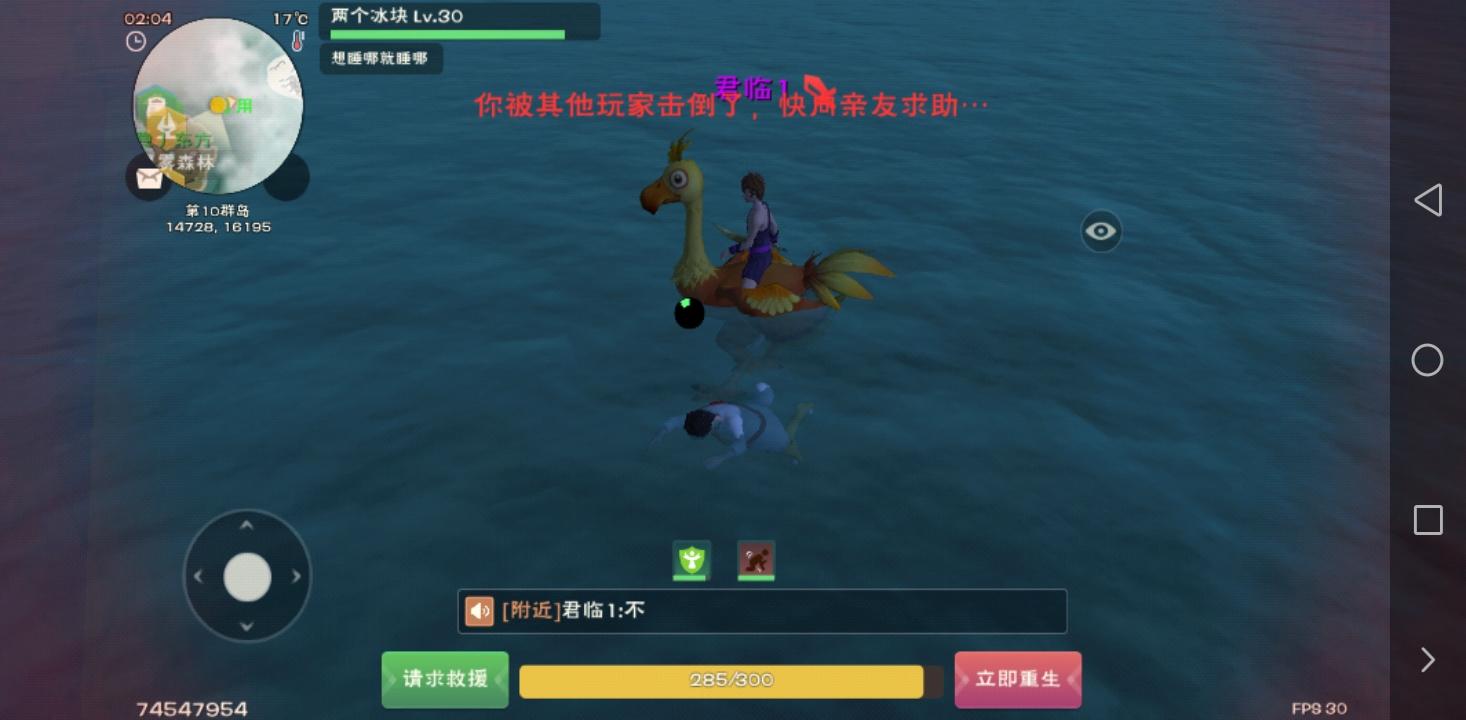1466x720 pixels.
Task: Open the mail envelope icon near the minimap
Action: tap(148, 177)
